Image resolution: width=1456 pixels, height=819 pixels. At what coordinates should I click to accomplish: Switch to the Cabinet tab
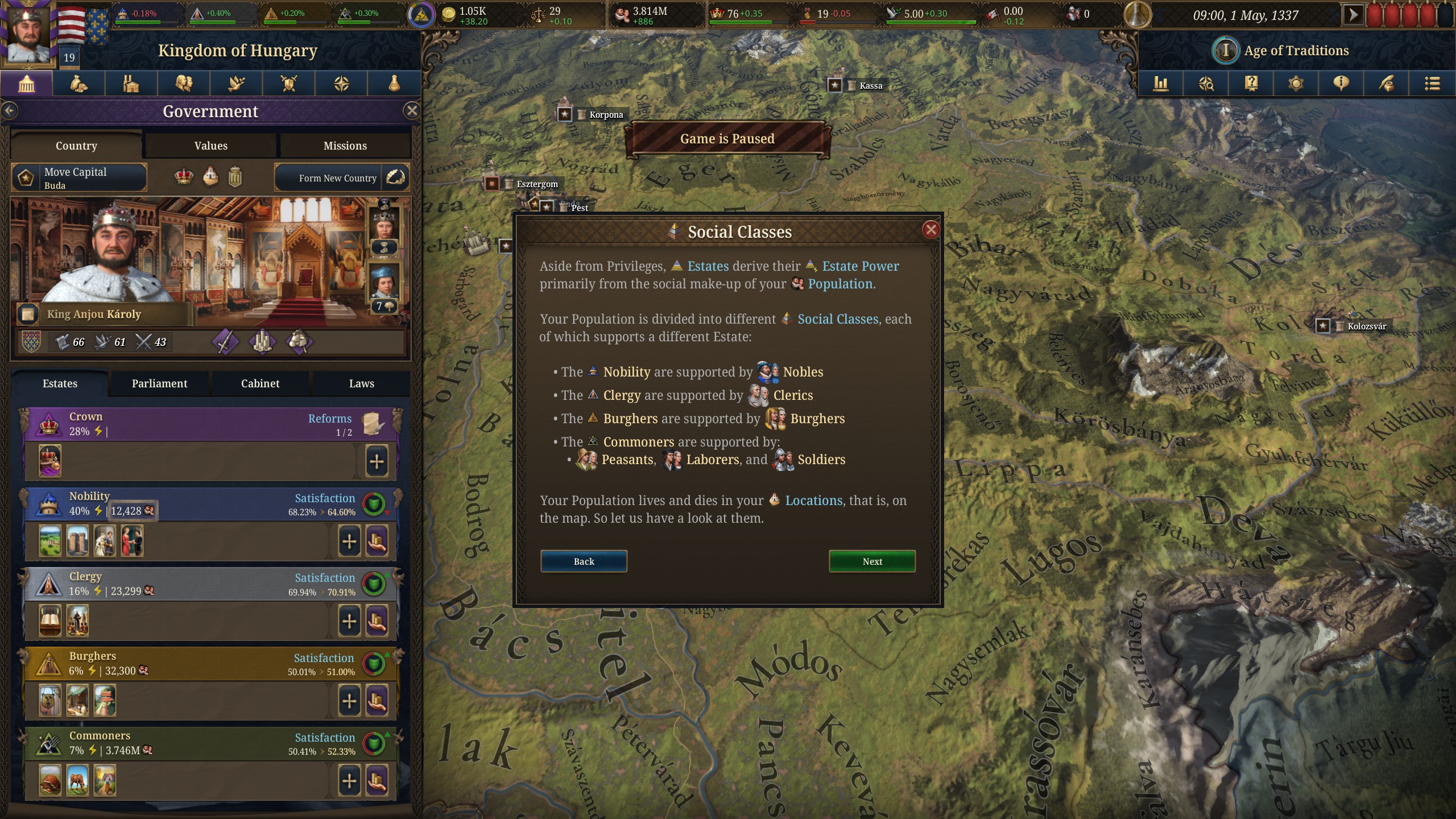[260, 383]
